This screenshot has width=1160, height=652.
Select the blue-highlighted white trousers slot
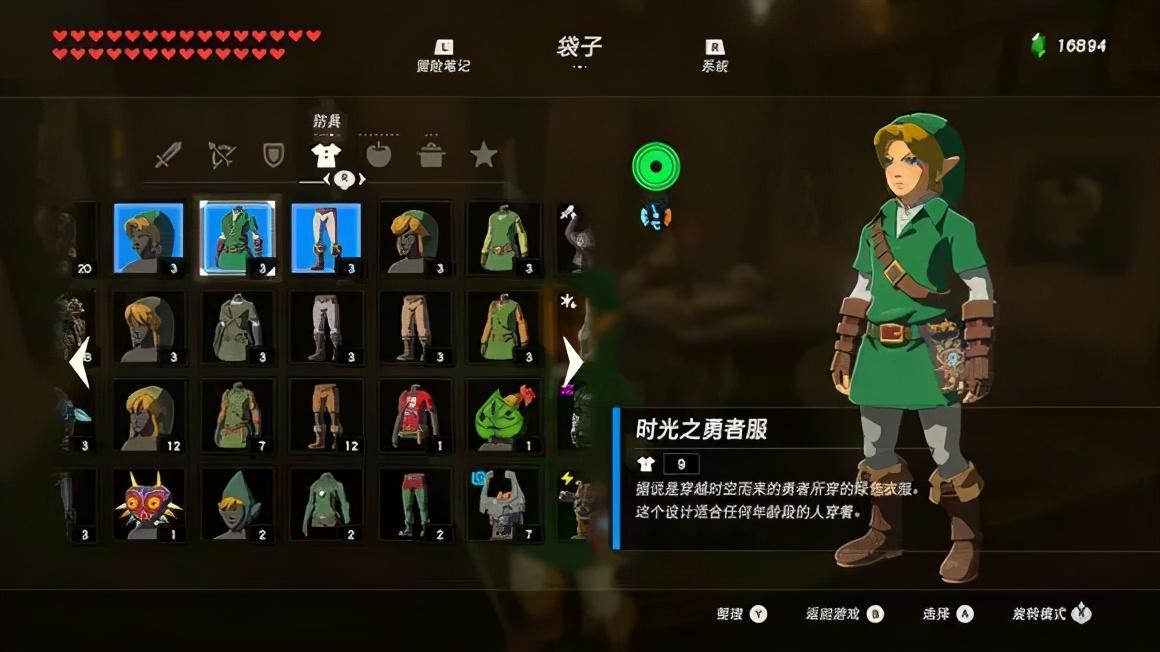coord(326,238)
